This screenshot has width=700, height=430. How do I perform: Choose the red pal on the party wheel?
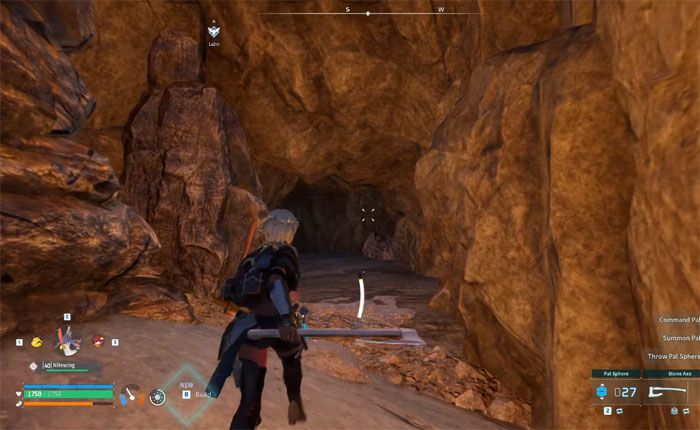coord(98,341)
